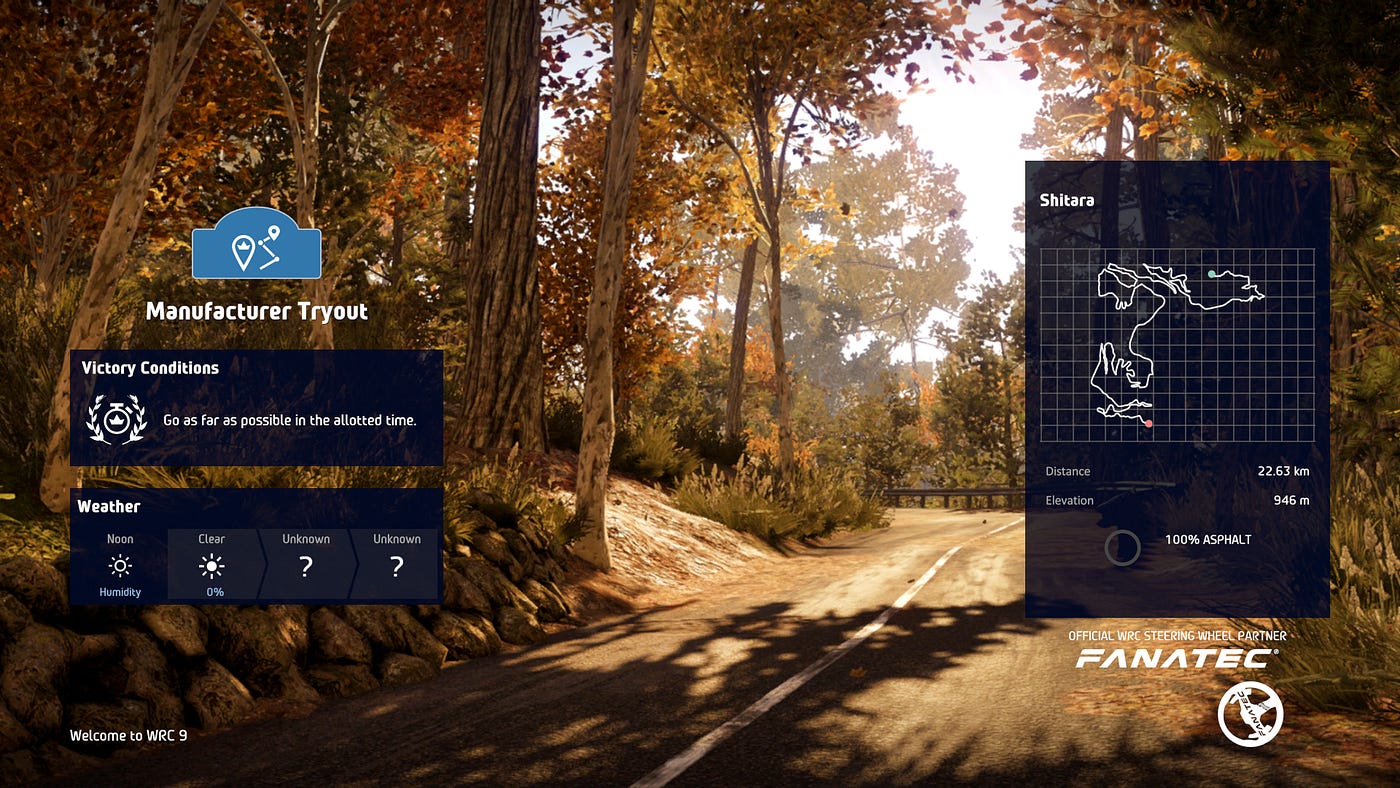Toggle the red finish marker on the Shitara map

1148,422
